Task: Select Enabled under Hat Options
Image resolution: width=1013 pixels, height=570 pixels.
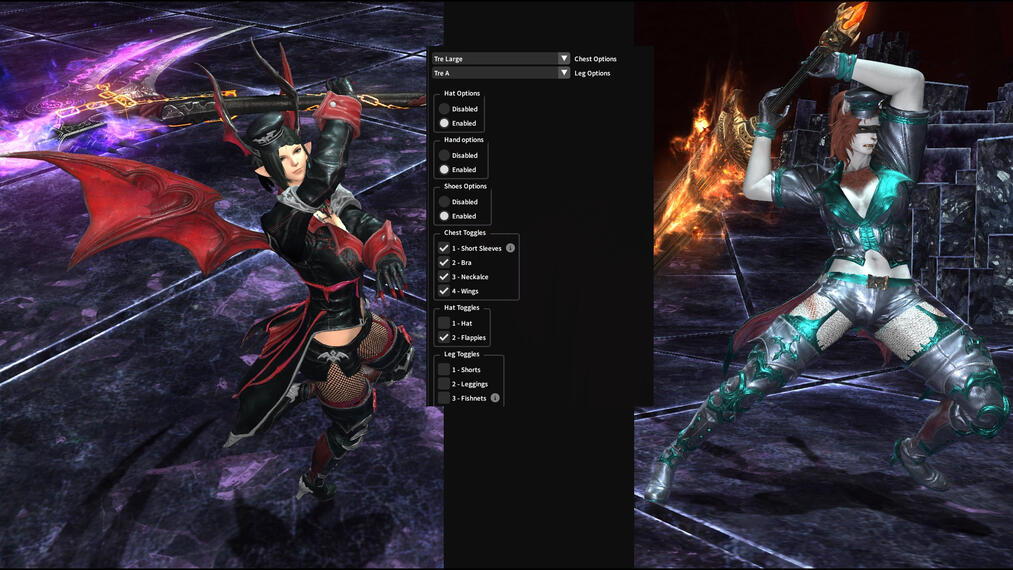Action: (x=444, y=123)
